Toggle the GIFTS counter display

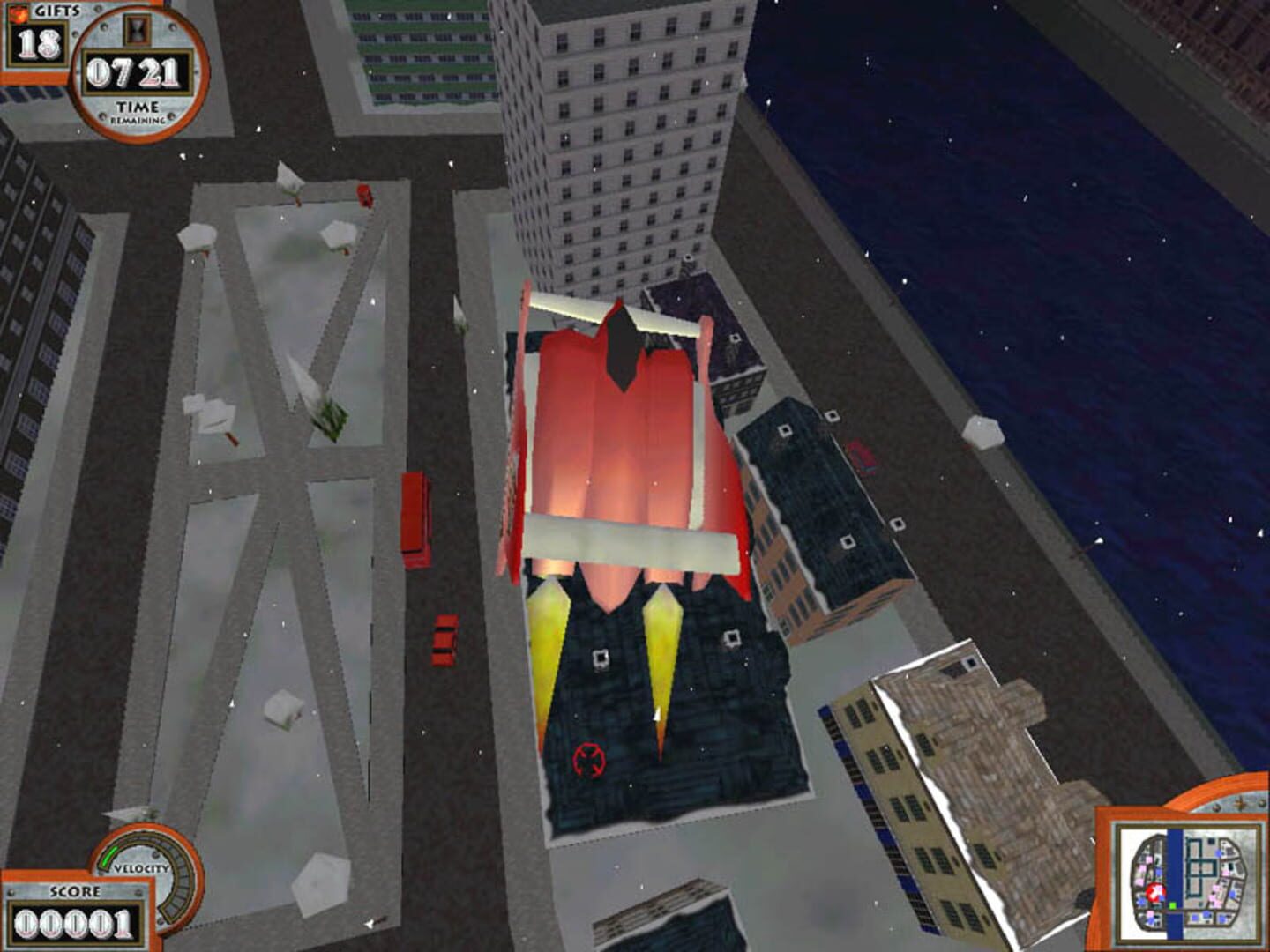38,44
